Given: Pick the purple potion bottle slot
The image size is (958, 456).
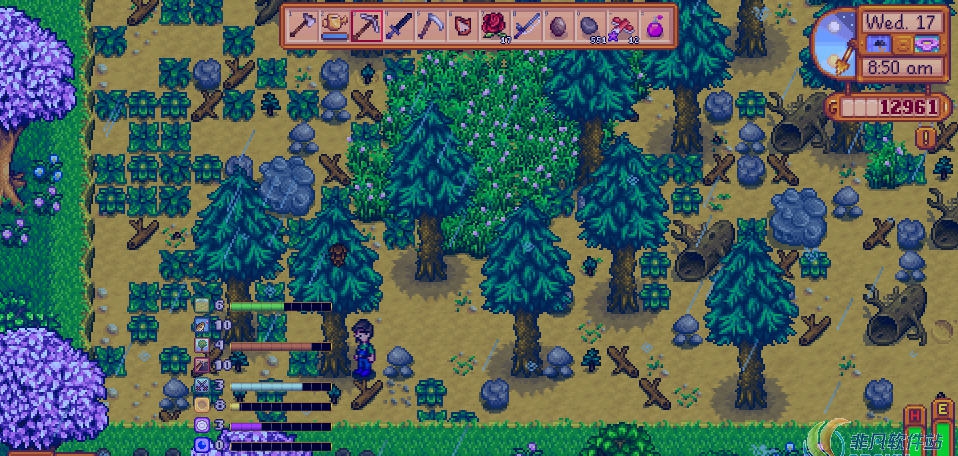Looking at the screenshot, I should pyautogui.click(x=657, y=24).
